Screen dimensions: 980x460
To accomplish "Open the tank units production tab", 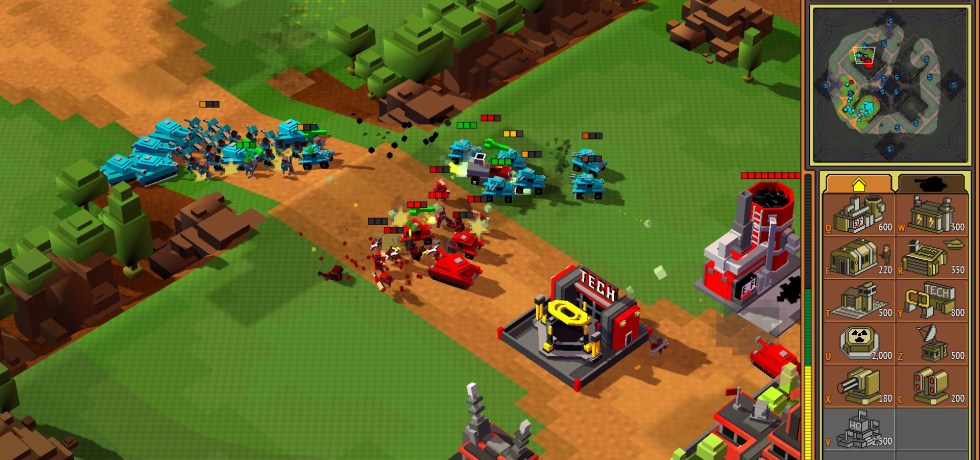I will pos(932,182).
